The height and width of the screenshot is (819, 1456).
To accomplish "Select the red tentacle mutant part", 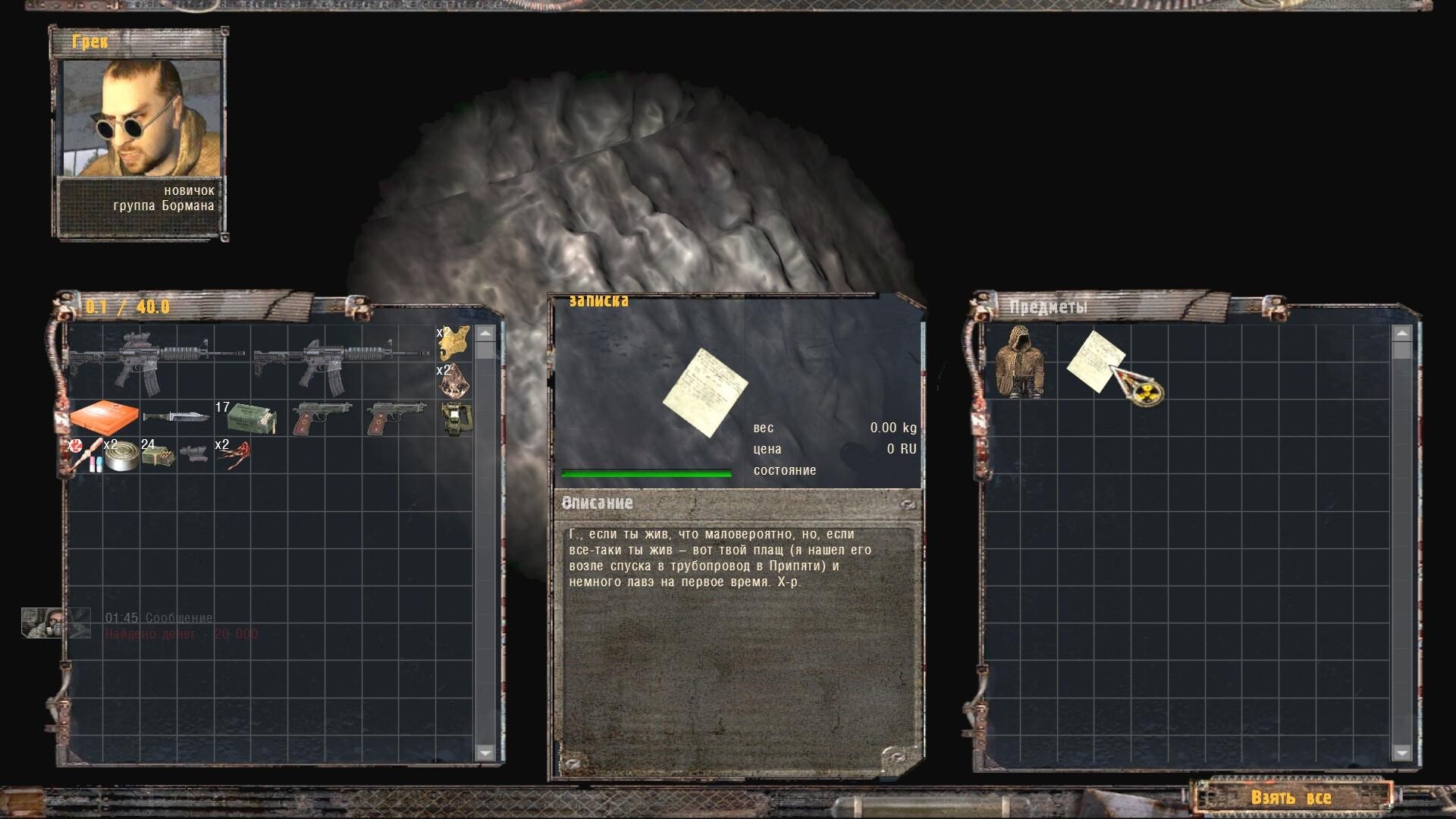I will tap(233, 454).
